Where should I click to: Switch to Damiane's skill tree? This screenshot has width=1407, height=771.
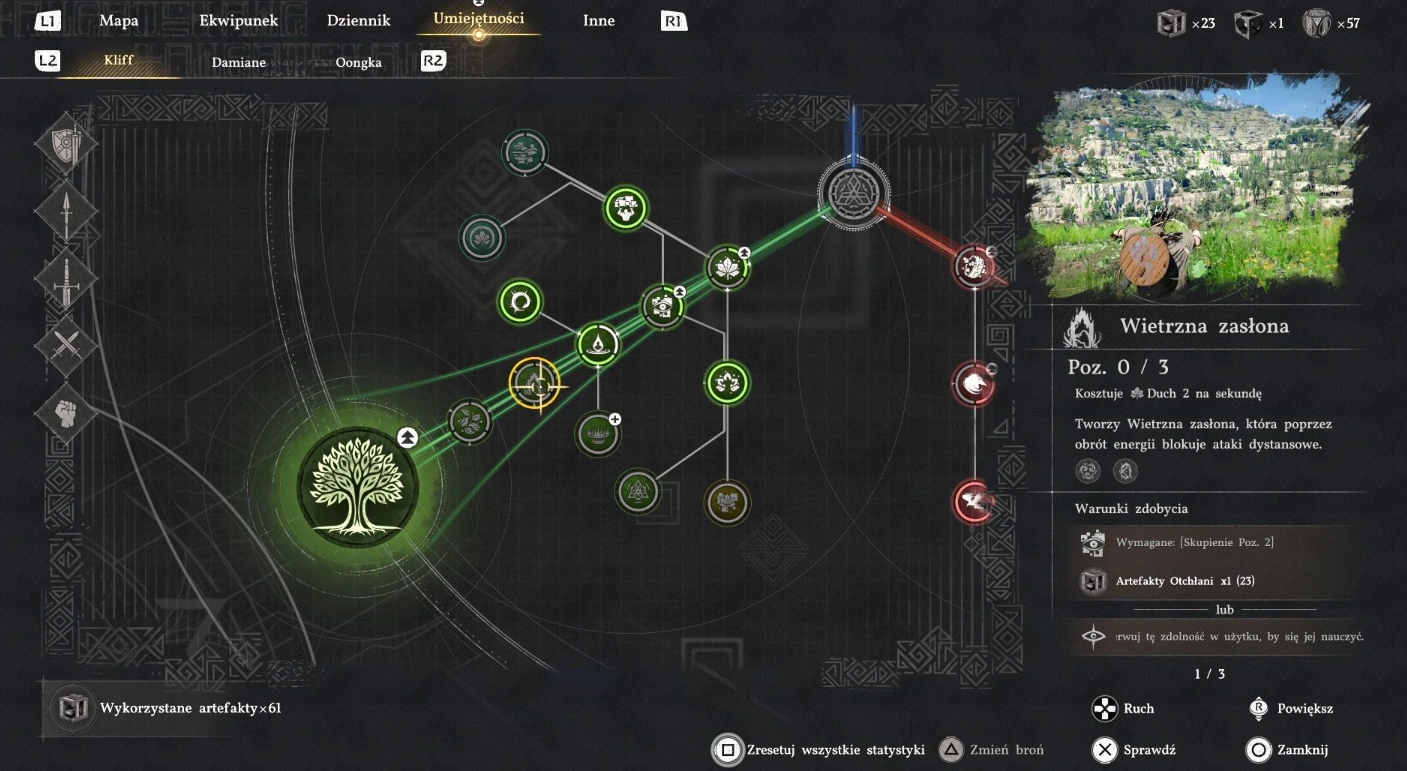(x=239, y=62)
